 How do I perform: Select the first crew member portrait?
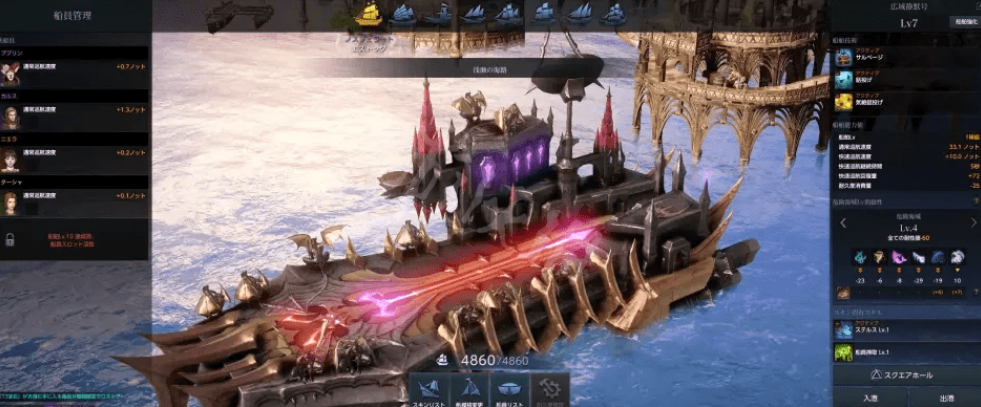(x=11, y=73)
